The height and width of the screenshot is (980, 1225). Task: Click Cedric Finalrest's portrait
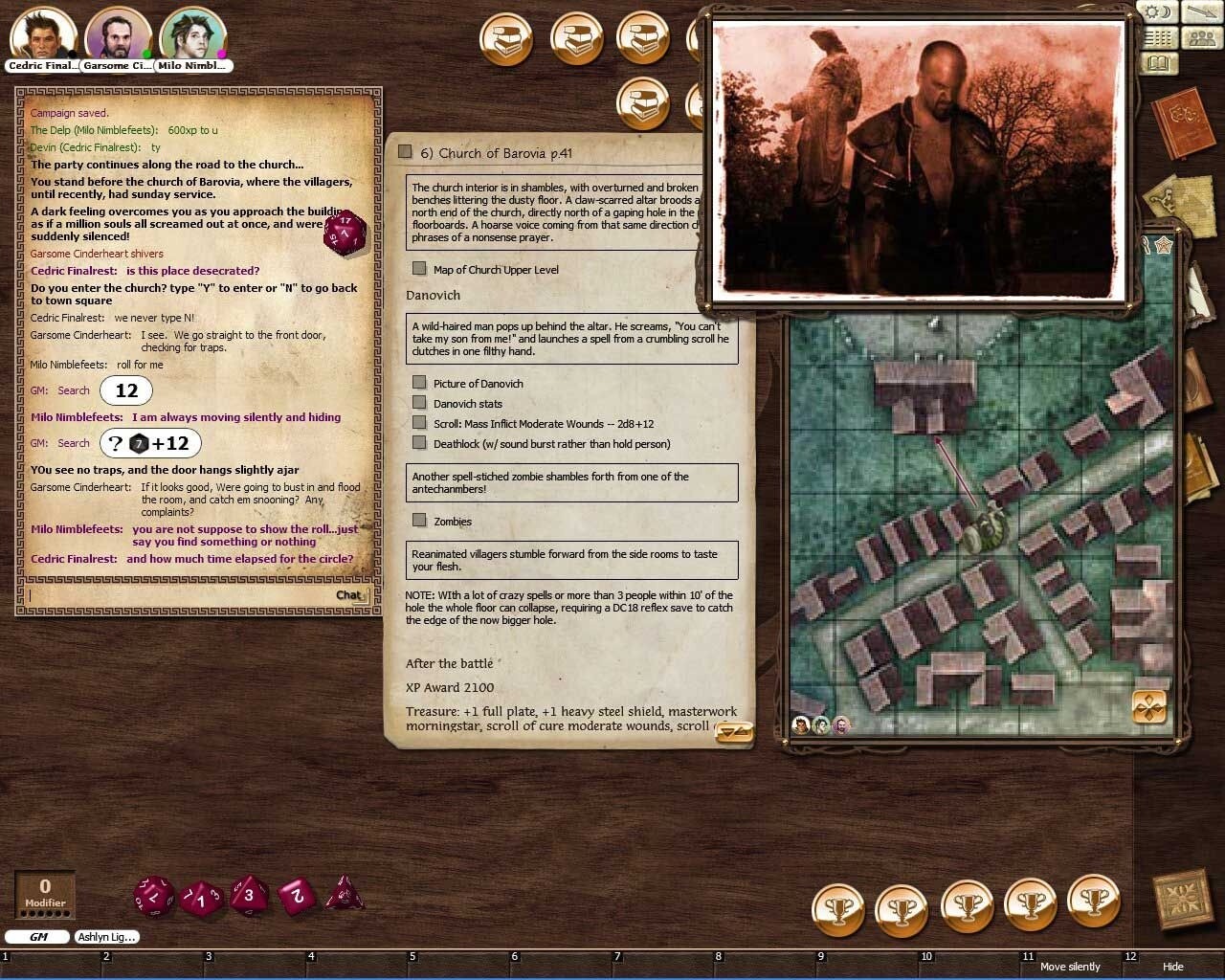tap(43, 32)
